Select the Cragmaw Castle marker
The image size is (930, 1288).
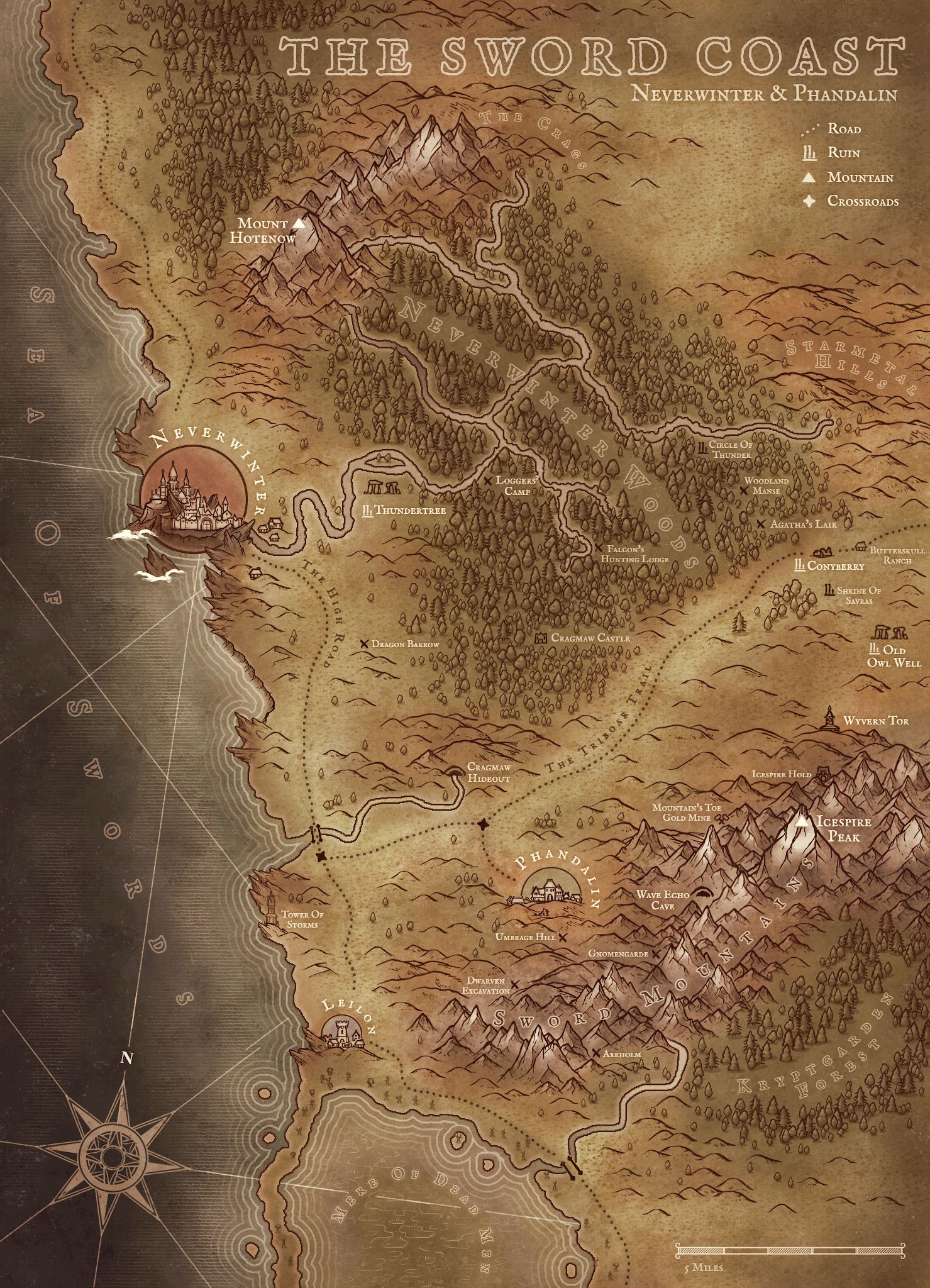[x=540, y=638]
